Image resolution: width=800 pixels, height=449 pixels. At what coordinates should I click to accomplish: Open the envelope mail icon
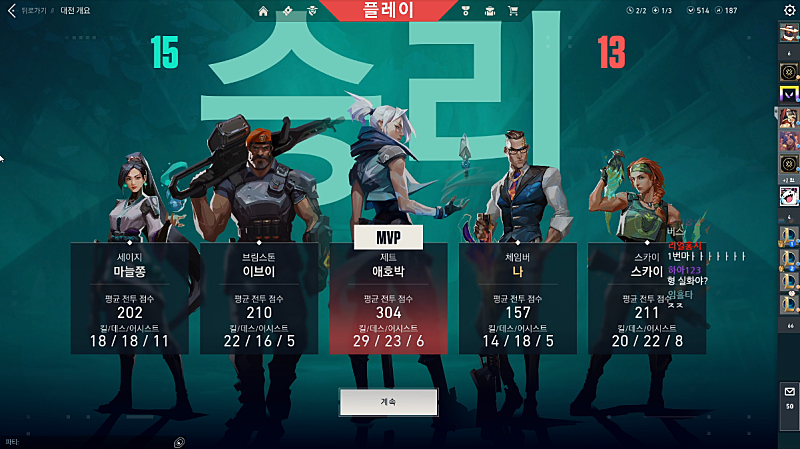pos(789,392)
